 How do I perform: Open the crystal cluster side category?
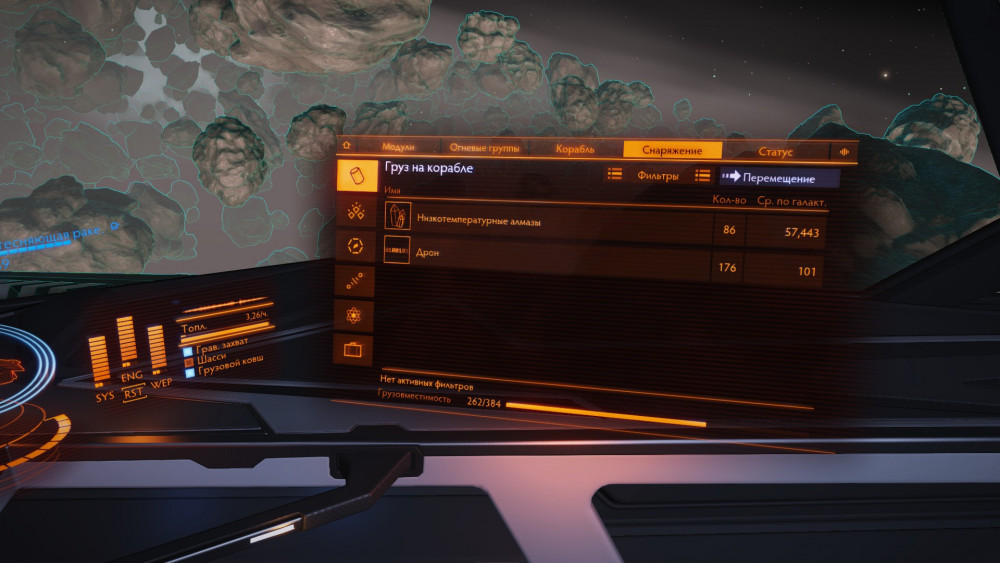pos(356,211)
